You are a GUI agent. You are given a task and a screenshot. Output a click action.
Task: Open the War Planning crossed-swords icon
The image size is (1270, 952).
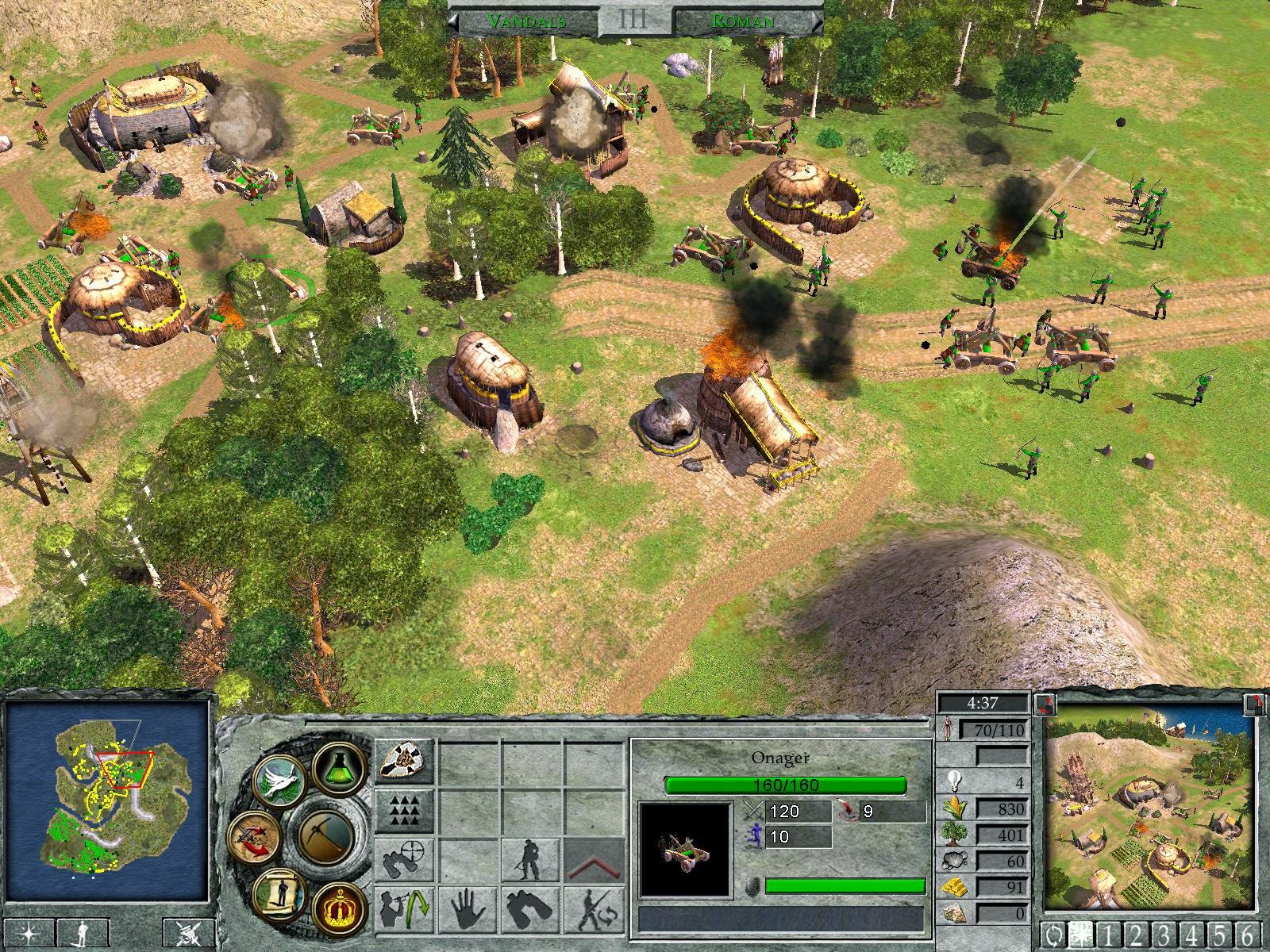tap(254, 838)
